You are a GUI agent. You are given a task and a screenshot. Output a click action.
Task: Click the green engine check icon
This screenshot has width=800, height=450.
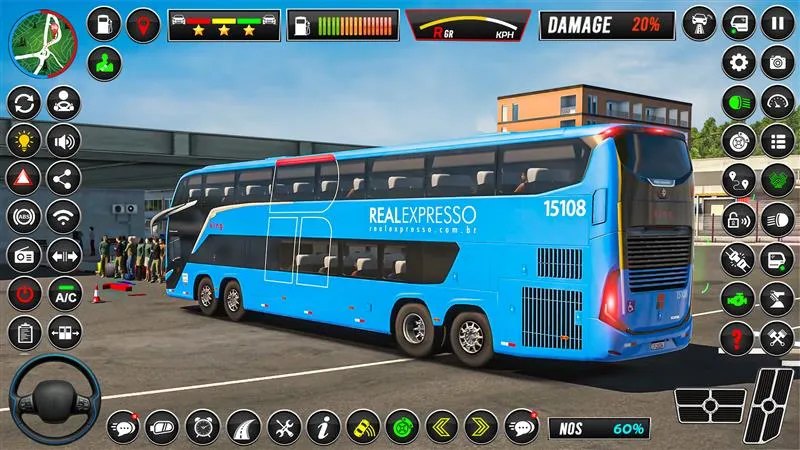739,298
